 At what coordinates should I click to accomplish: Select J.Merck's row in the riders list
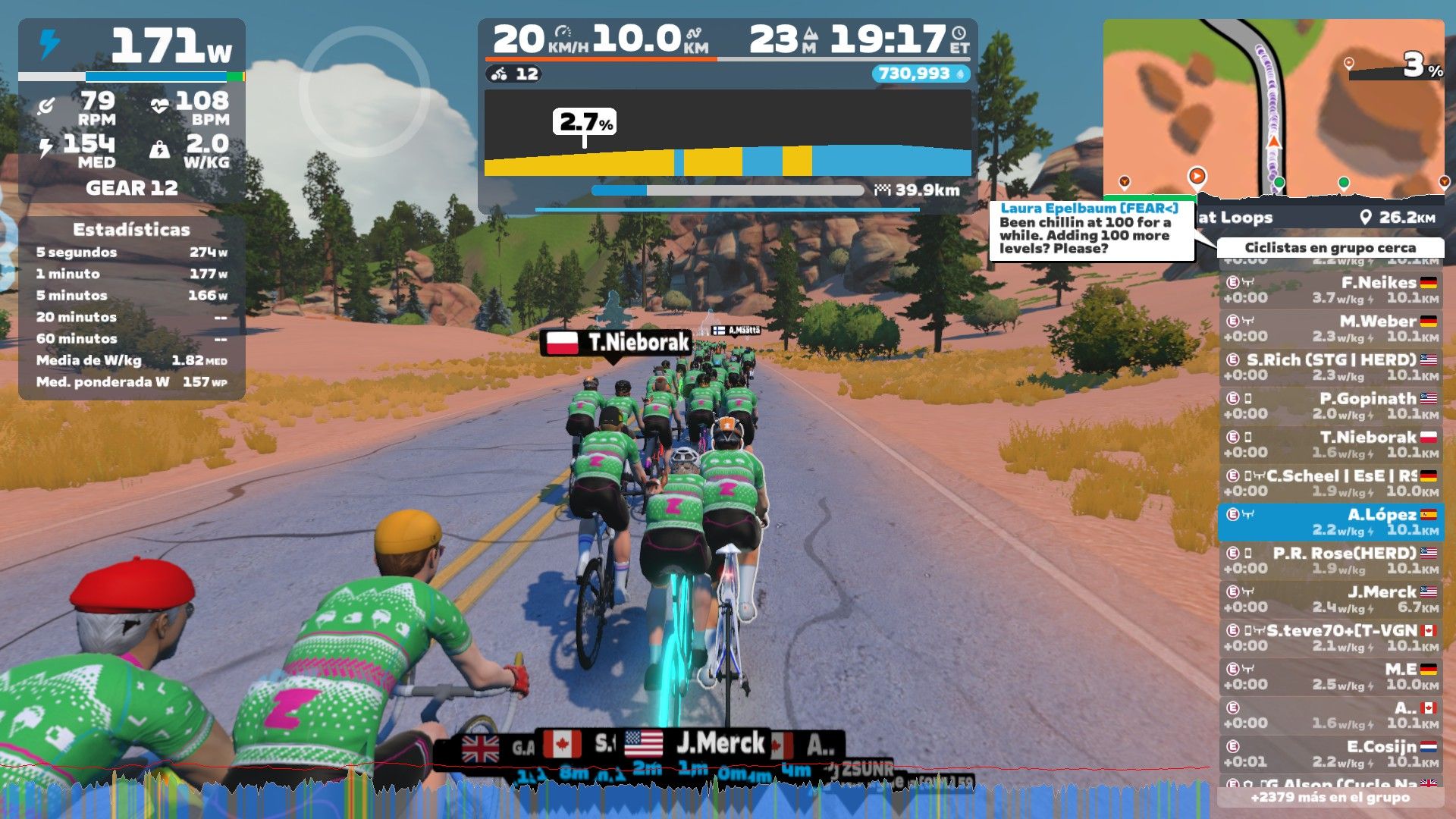click(x=1331, y=599)
